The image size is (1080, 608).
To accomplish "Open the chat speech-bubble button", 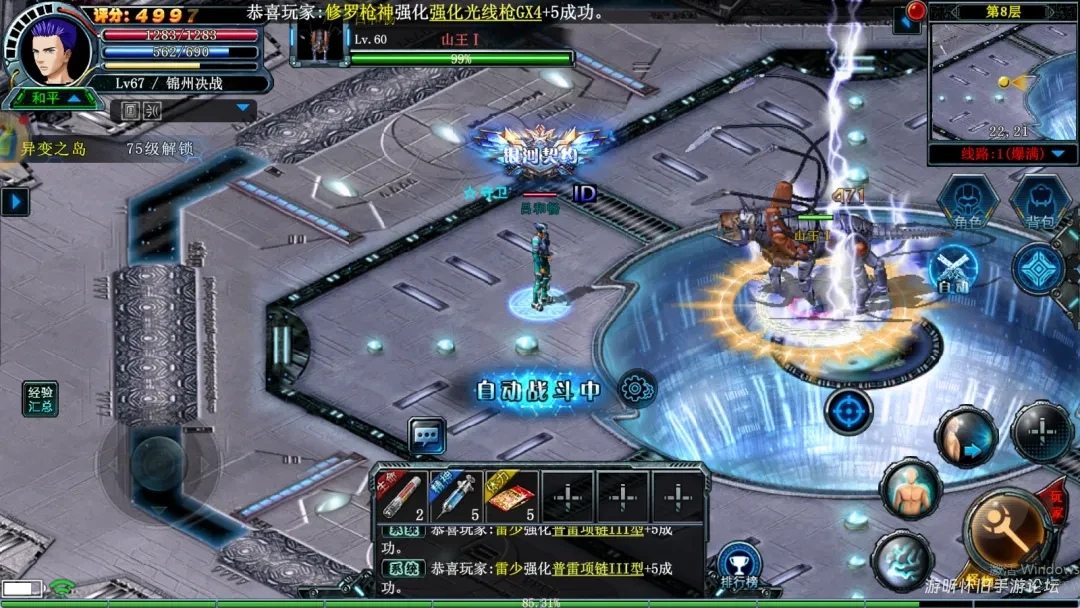I will 427,435.
